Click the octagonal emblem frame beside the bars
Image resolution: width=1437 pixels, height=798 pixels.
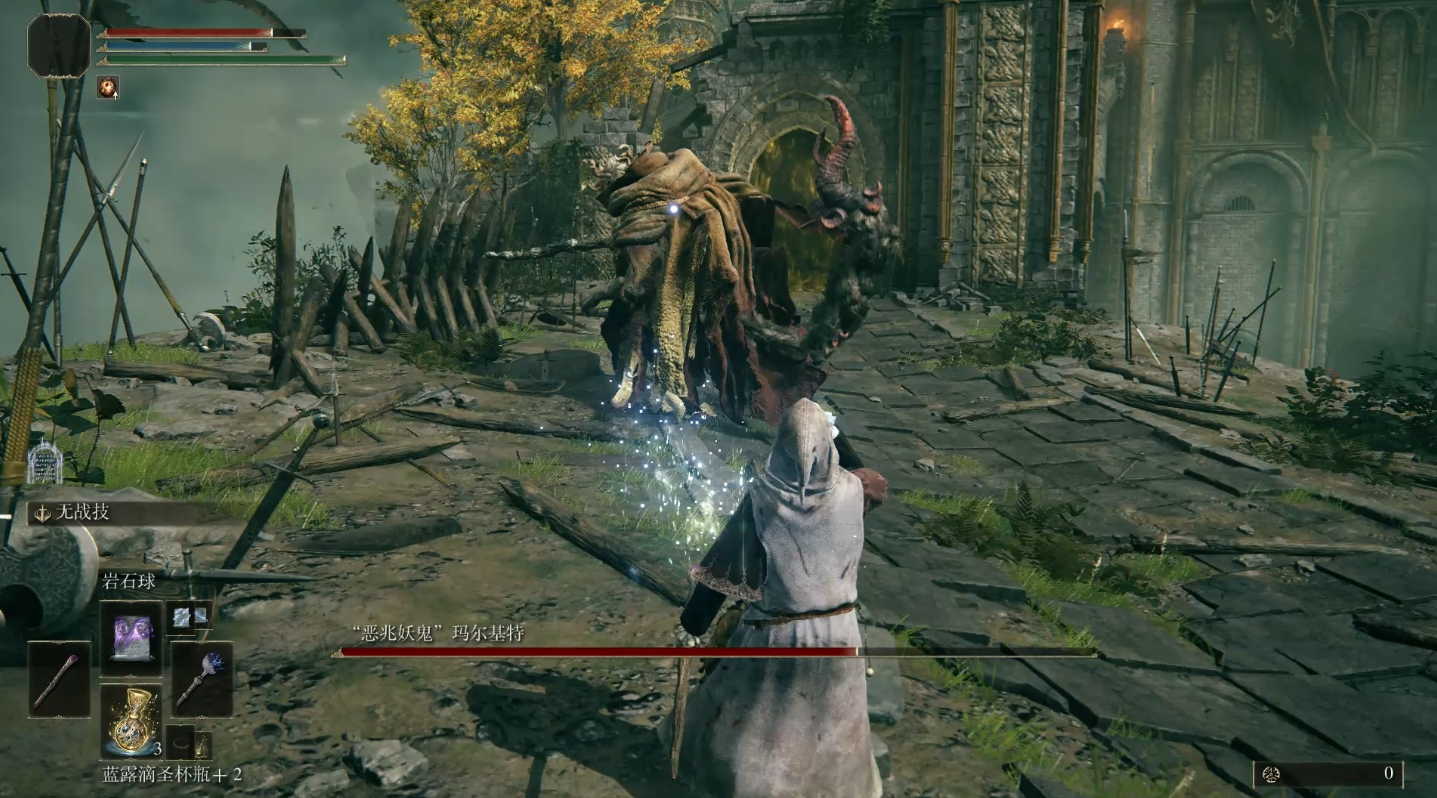[x=59, y=46]
